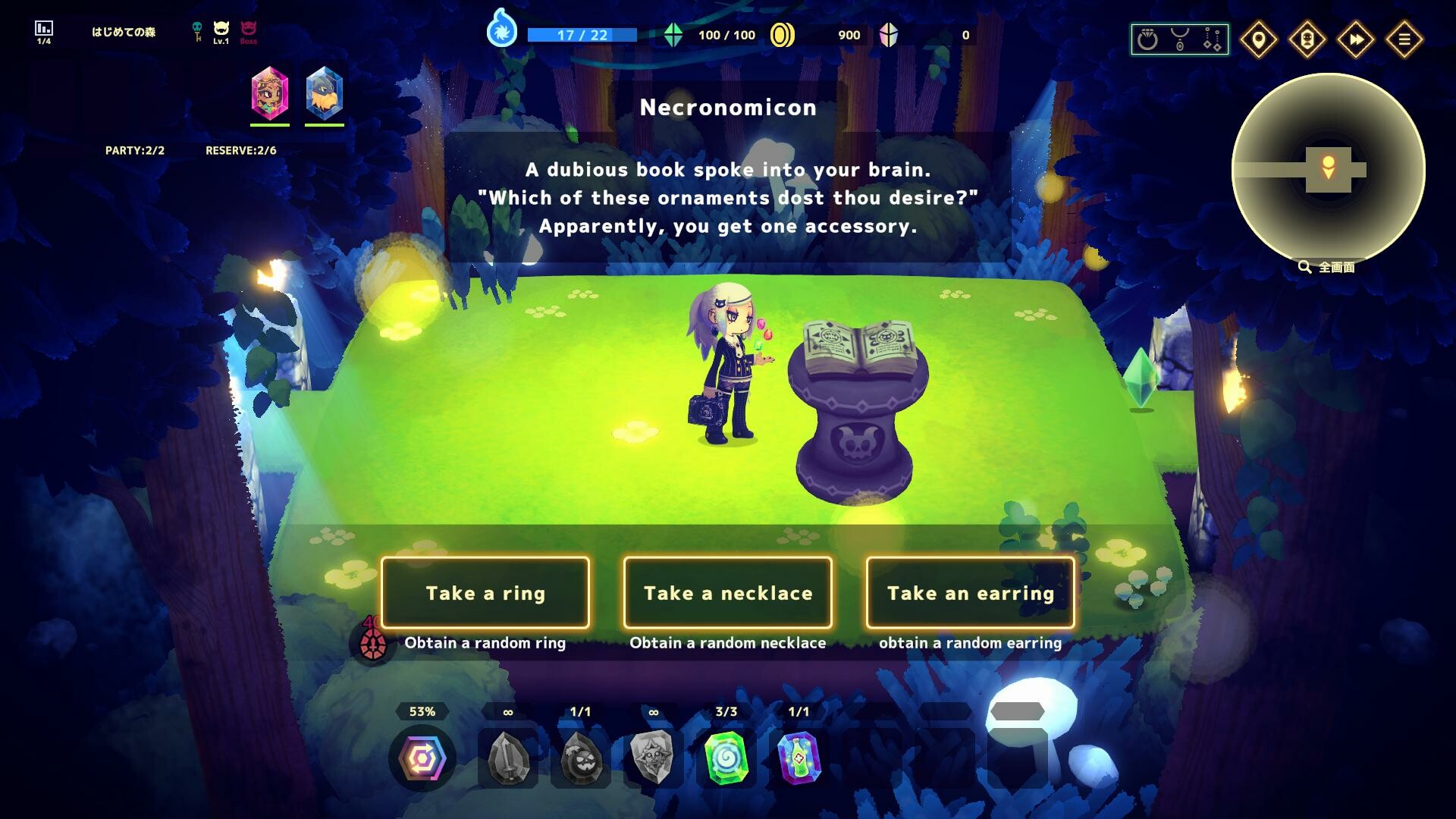Image resolution: width=1456 pixels, height=819 pixels.
Task: Select the ring accessory slot icon
Action: pyautogui.click(x=1147, y=38)
